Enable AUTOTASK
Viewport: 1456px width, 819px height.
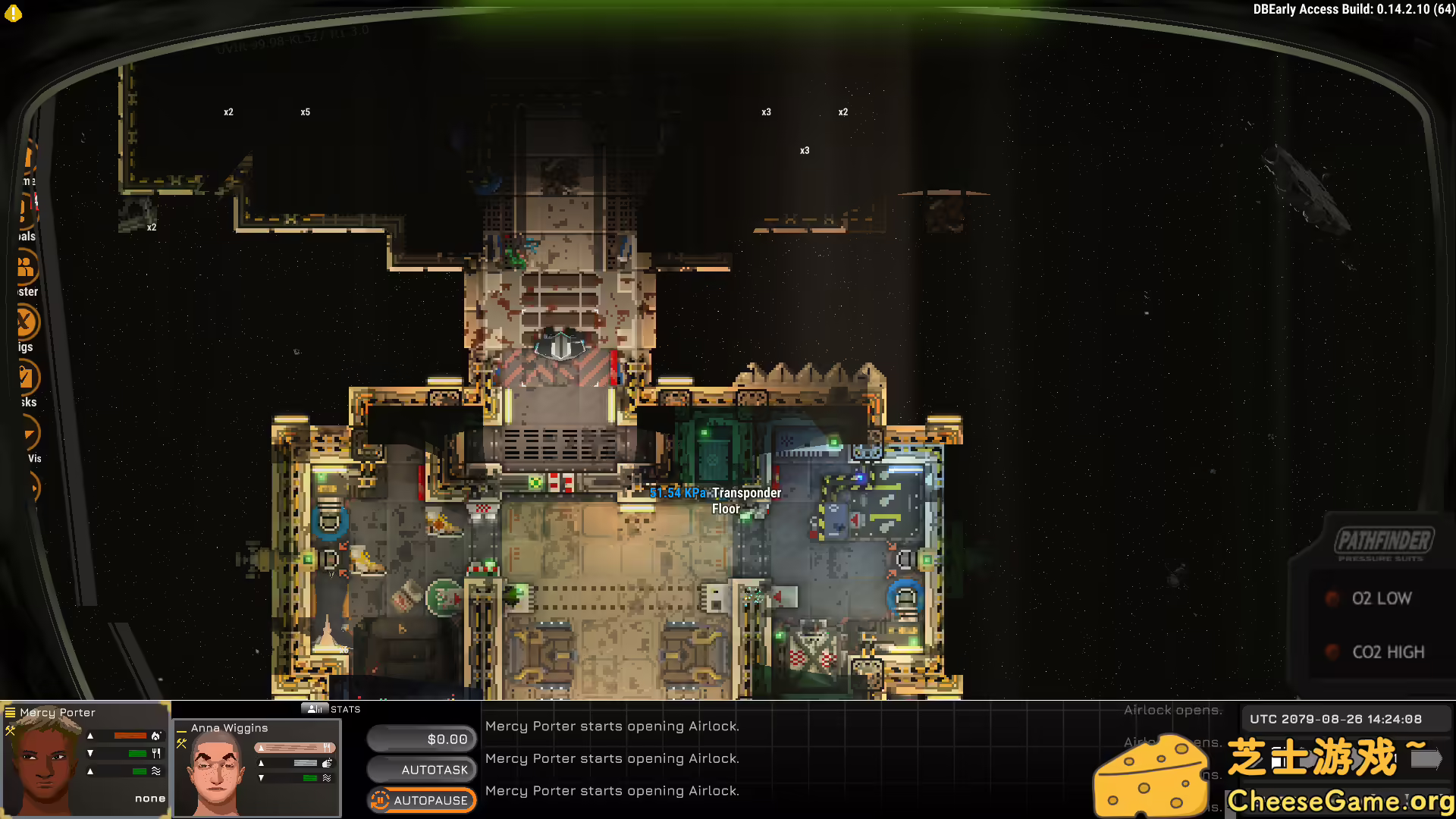[x=422, y=769]
